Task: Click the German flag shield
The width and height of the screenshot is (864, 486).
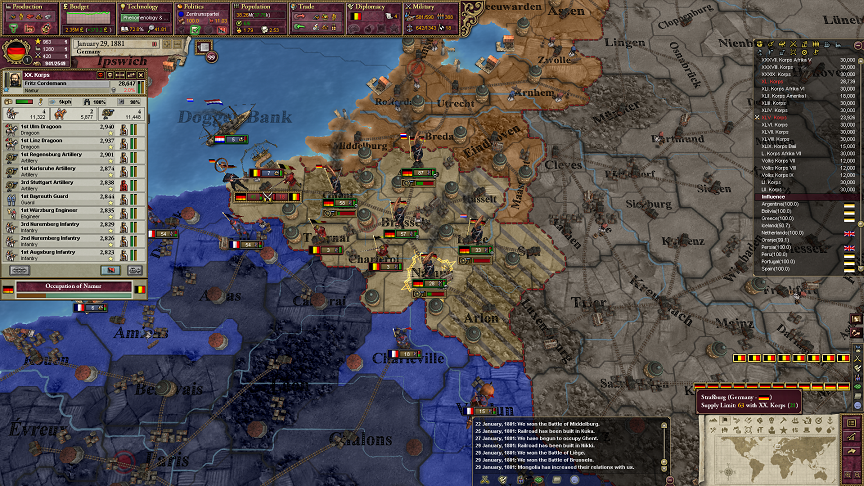Action: coord(16,52)
